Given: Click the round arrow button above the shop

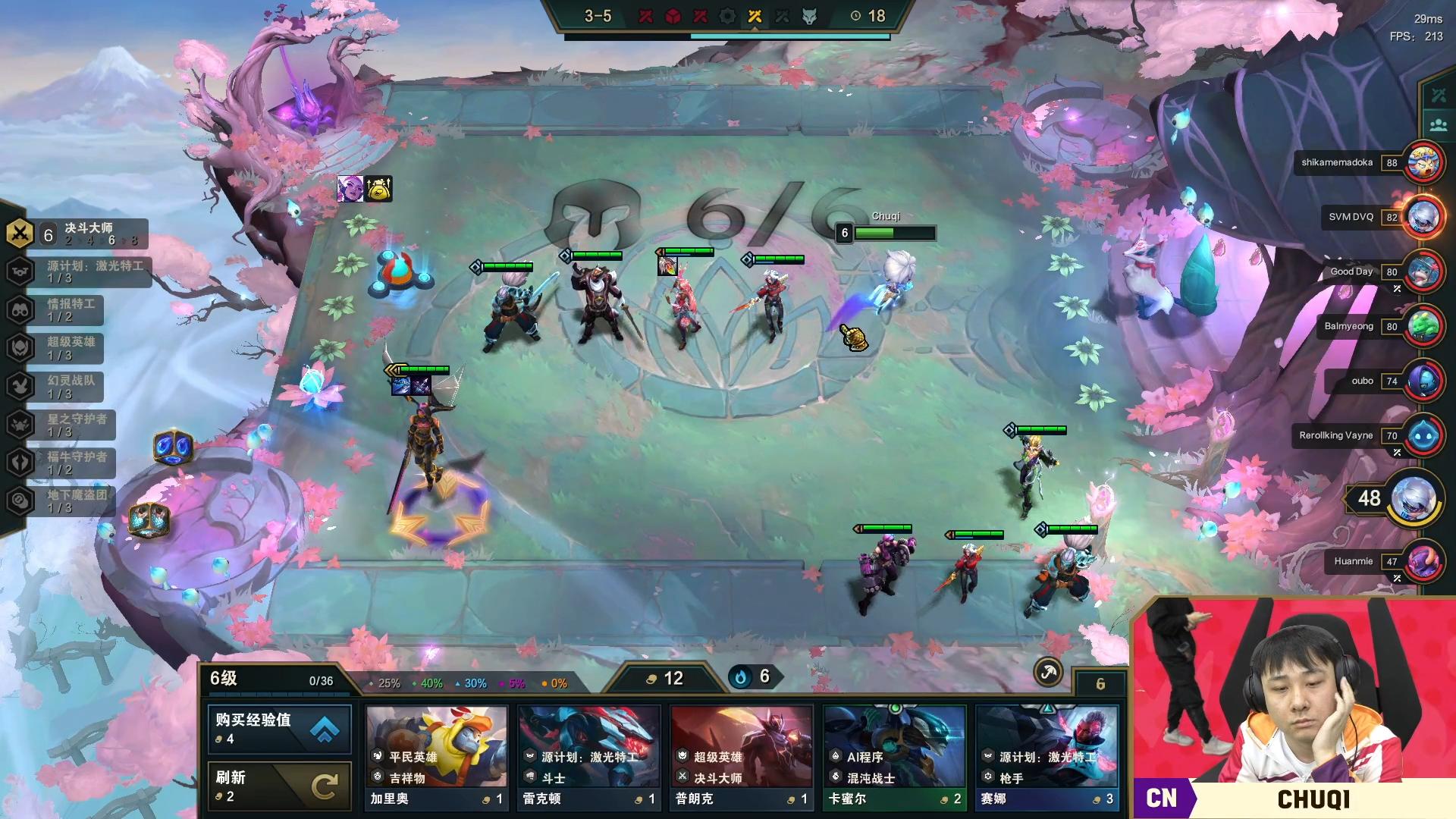Looking at the screenshot, I should 1048,672.
